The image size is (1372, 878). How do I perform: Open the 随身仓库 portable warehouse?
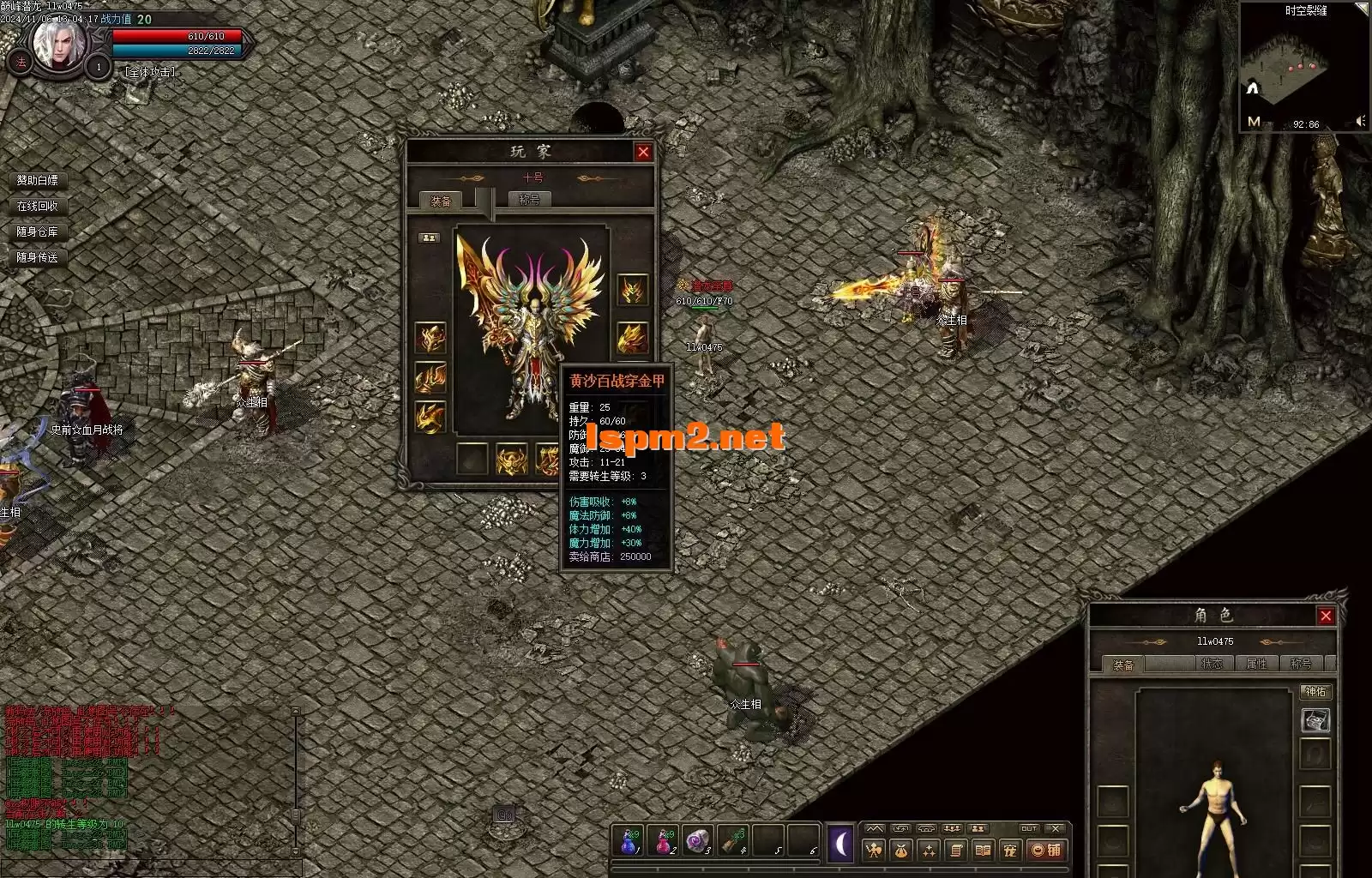pyautogui.click(x=38, y=232)
